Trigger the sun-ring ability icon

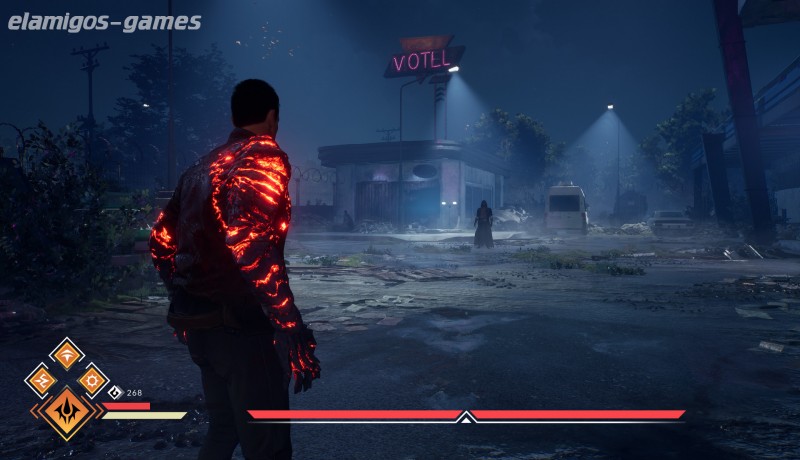pyautogui.click(x=93, y=379)
